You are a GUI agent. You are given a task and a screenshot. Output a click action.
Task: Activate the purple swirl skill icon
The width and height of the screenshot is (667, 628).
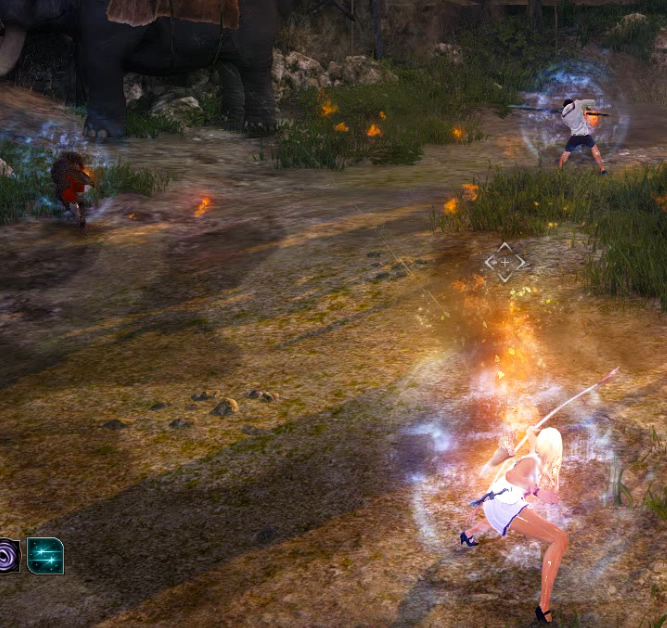coord(8,556)
